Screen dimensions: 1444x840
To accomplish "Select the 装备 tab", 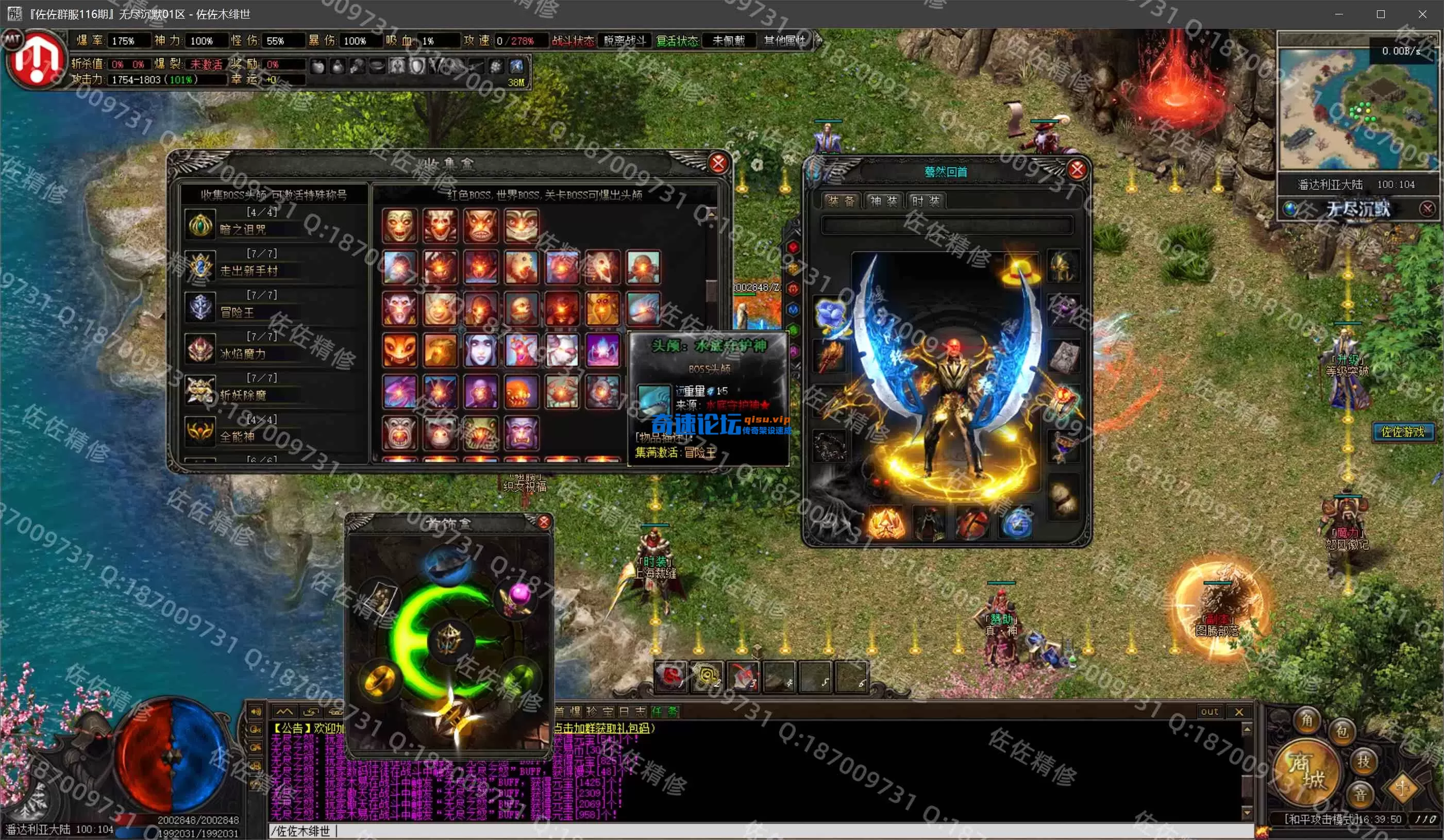I will pyautogui.click(x=841, y=201).
